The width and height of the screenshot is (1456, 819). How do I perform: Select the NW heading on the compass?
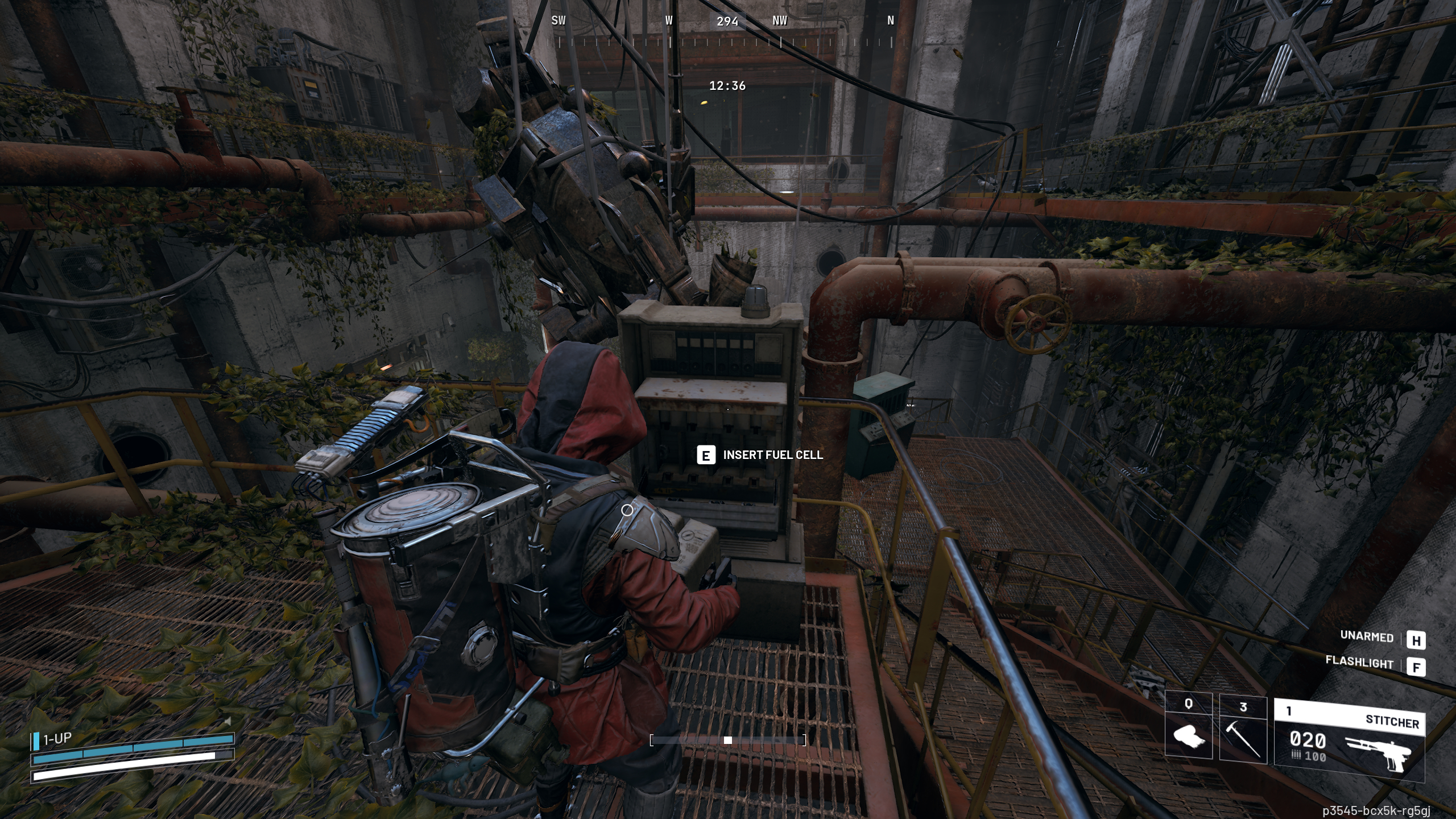click(780, 21)
